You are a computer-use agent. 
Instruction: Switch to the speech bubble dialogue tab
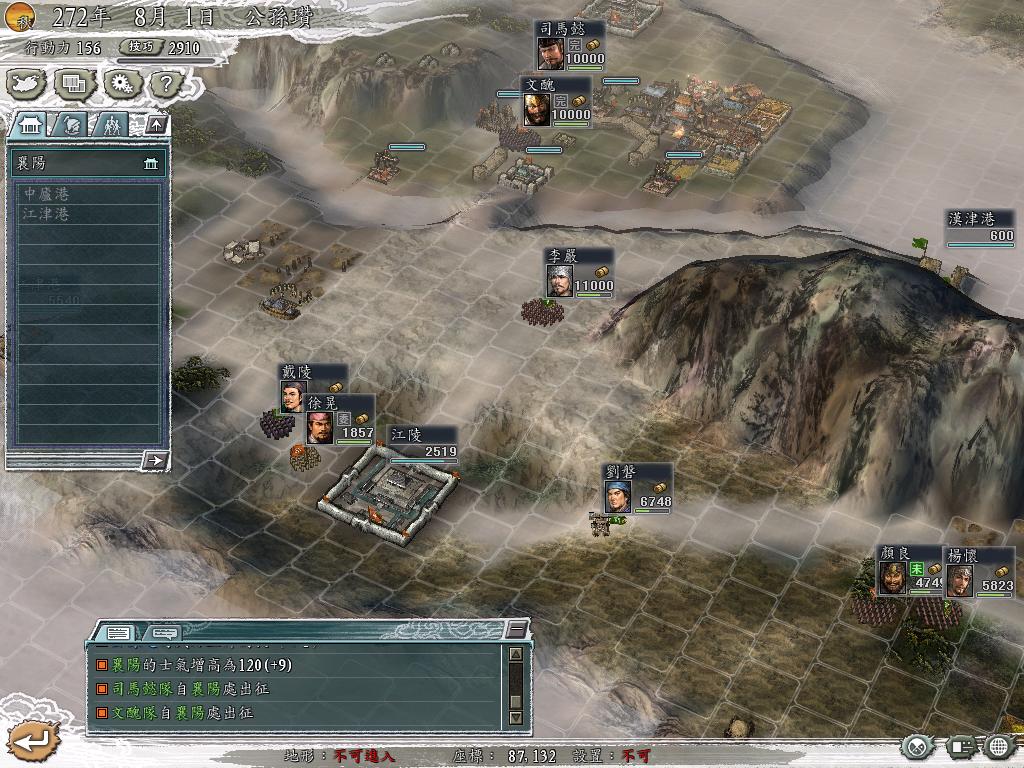point(163,632)
